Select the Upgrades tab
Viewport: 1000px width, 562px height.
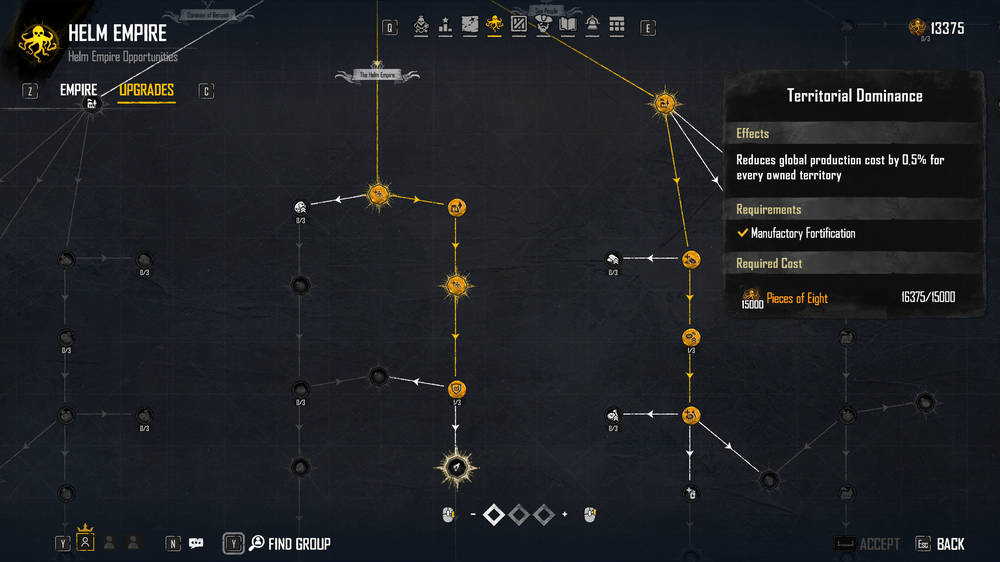pos(146,90)
